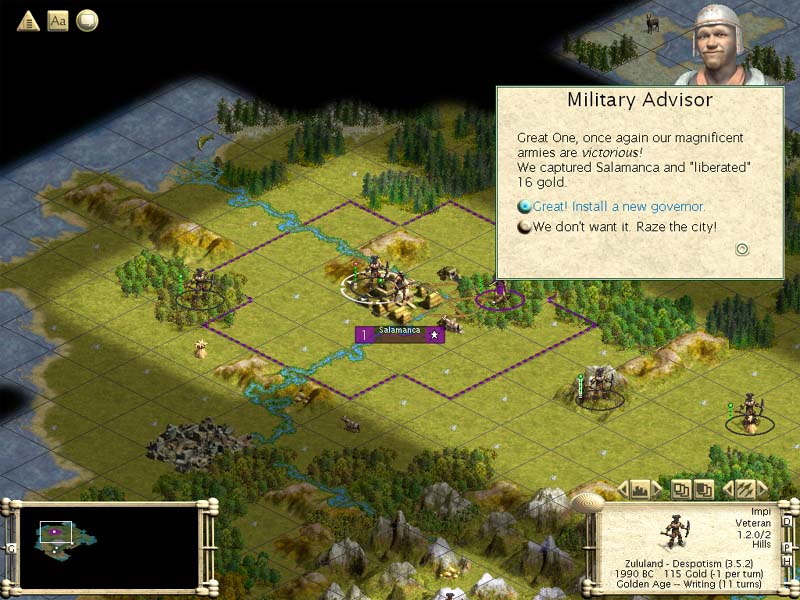The height and width of the screenshot is (600, 800).
Task: Open the Civilopedia "Aa" icon
Action: pyautogui.click(x=58, y=20)
